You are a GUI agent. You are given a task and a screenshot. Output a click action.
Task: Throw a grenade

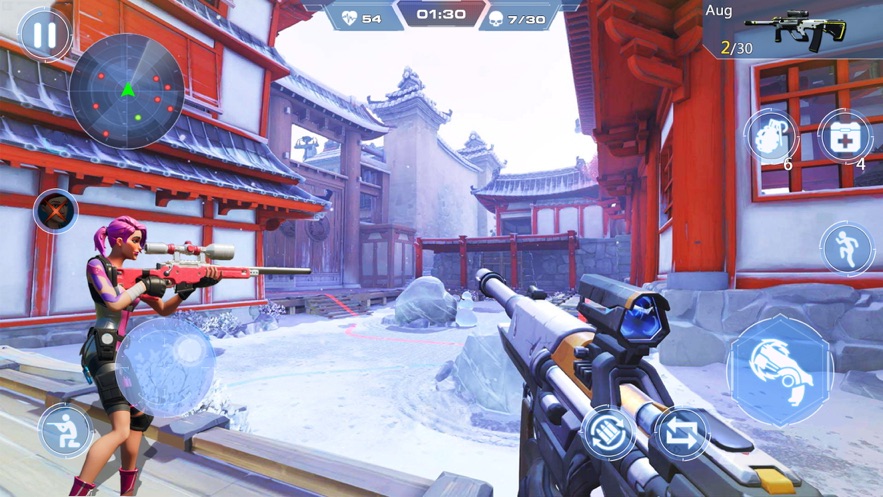pos(771,135)
